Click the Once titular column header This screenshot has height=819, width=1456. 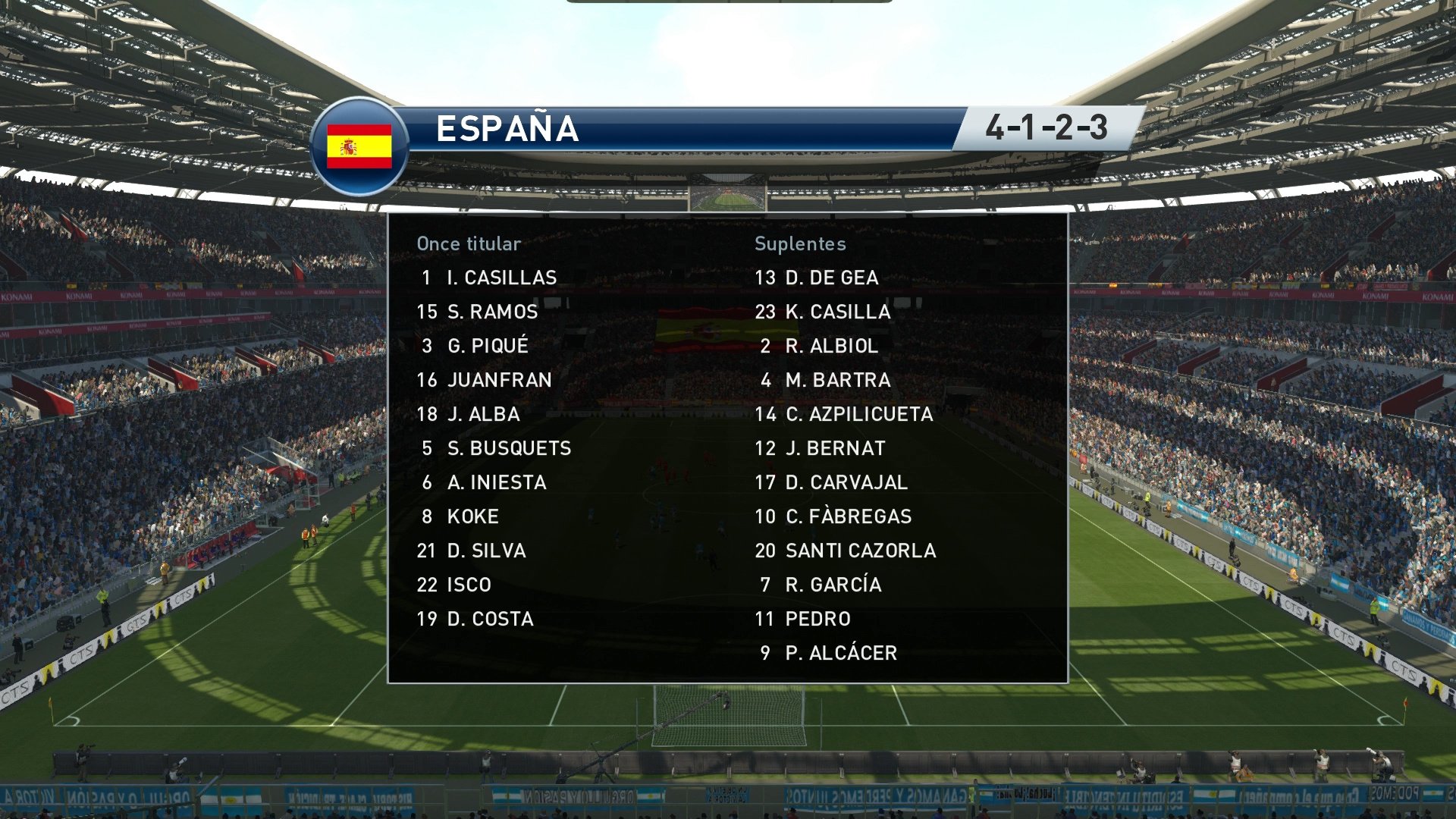tap(468, 244)
